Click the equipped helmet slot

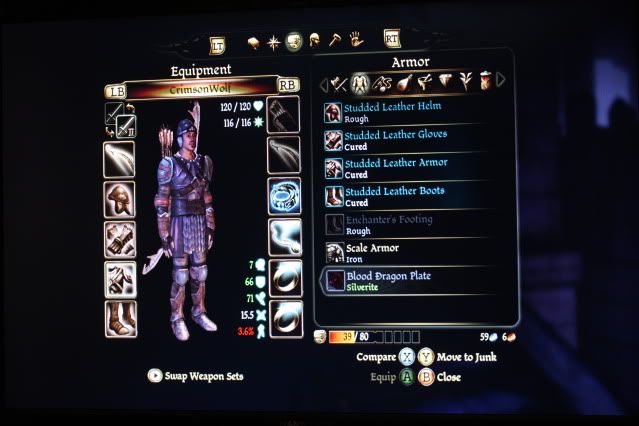pyautogui.click(x=119, y=198)
